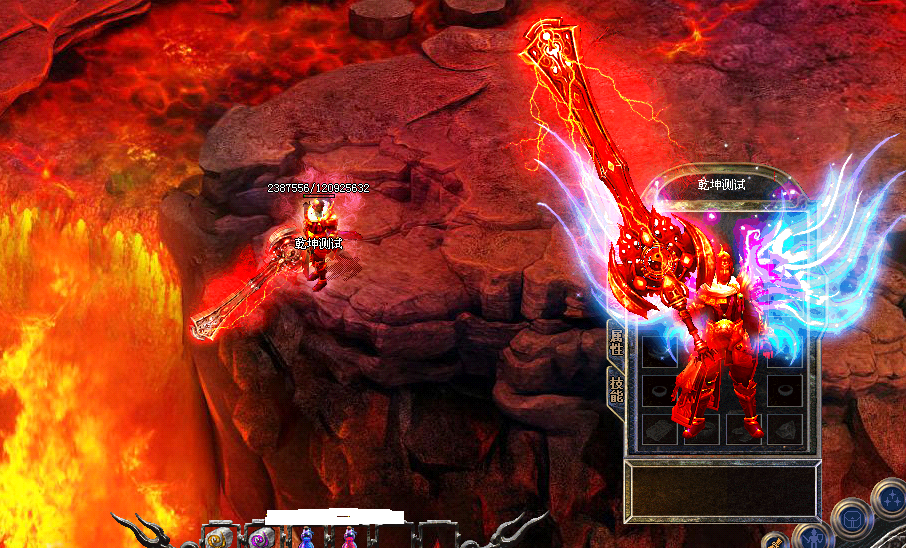The image size is (906, 548).
Task: Open the 技能 skills tab
Action: [x=615, y=387]
